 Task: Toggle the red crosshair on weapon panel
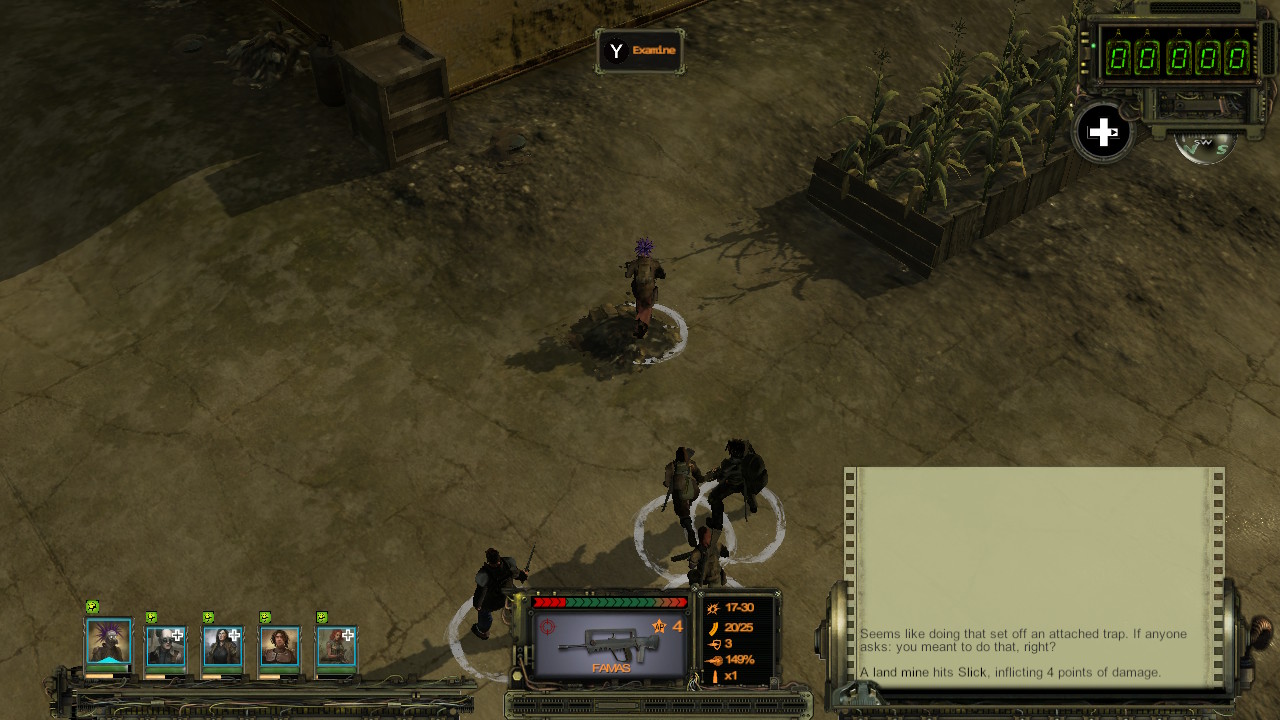click(548, 627)
